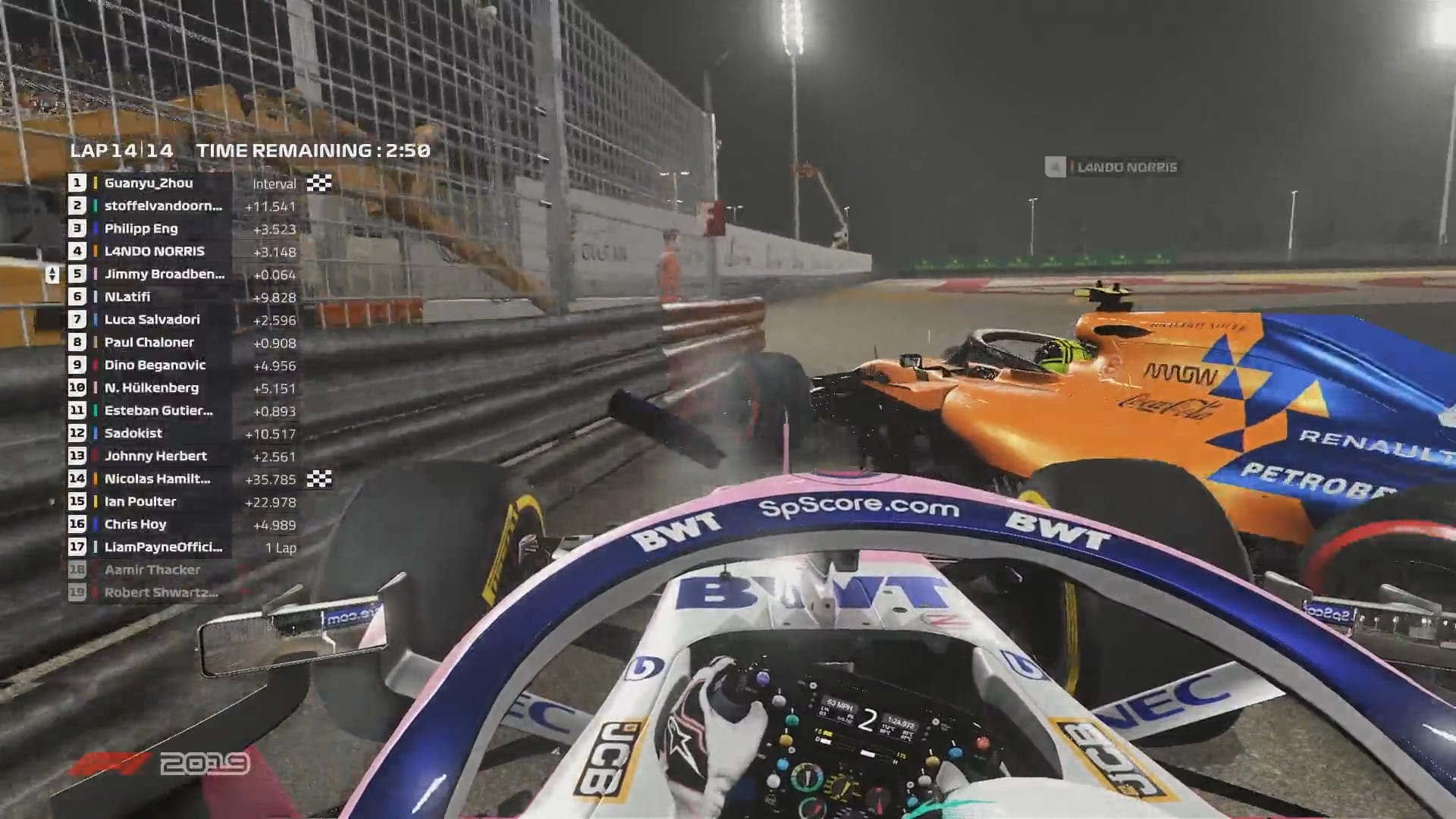1456x819 pixels.
Task: Pick the L4NDO NORRIS leaderboard row
Action: click(x=155, y=251)
